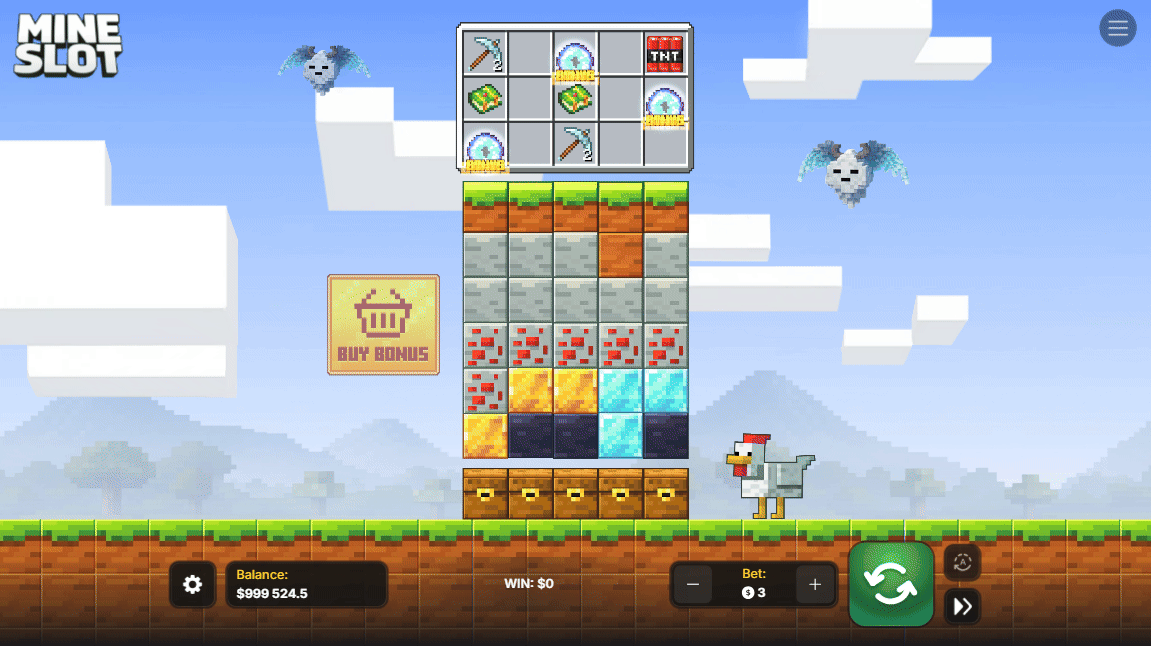Enable the fast-forward turbo mode
This screenshot has width=1151, height=646.
pos(962,606)
